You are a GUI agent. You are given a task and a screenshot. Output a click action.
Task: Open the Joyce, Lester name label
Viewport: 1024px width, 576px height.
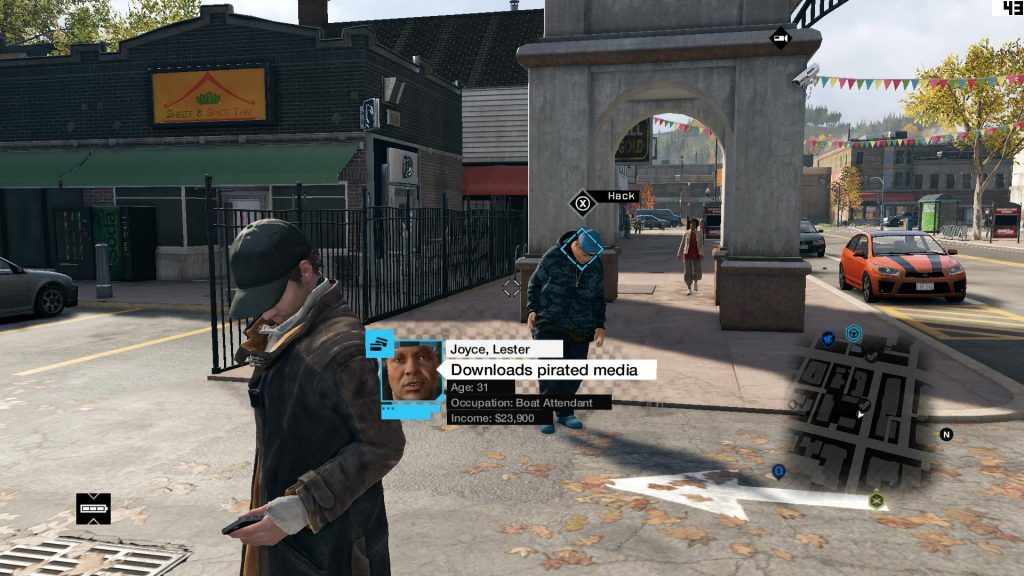tap(504, 349)
